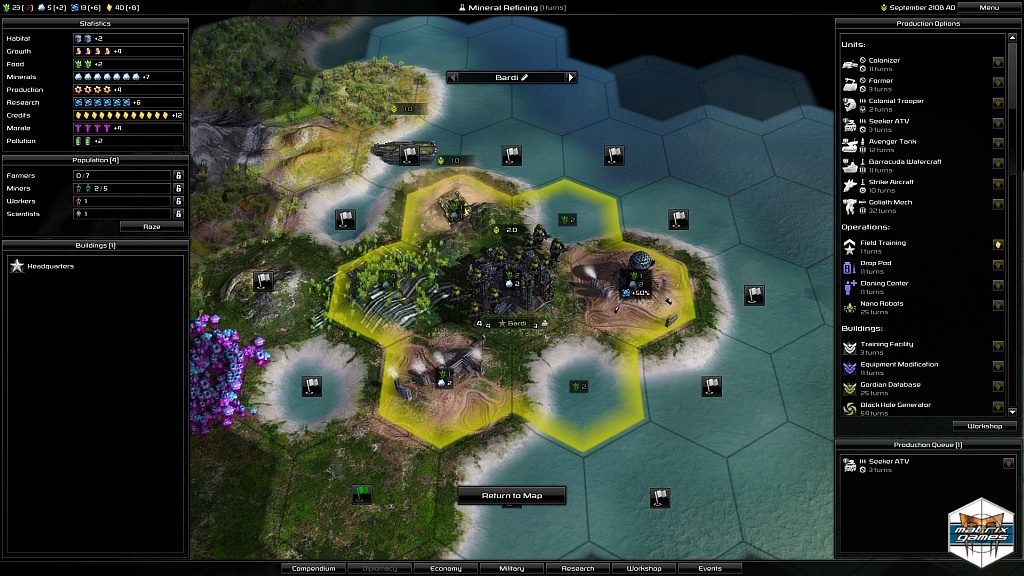Open the Military screen
Image resolution: width=1024 pixels, height=576 pixels.
tap(511, 569)
